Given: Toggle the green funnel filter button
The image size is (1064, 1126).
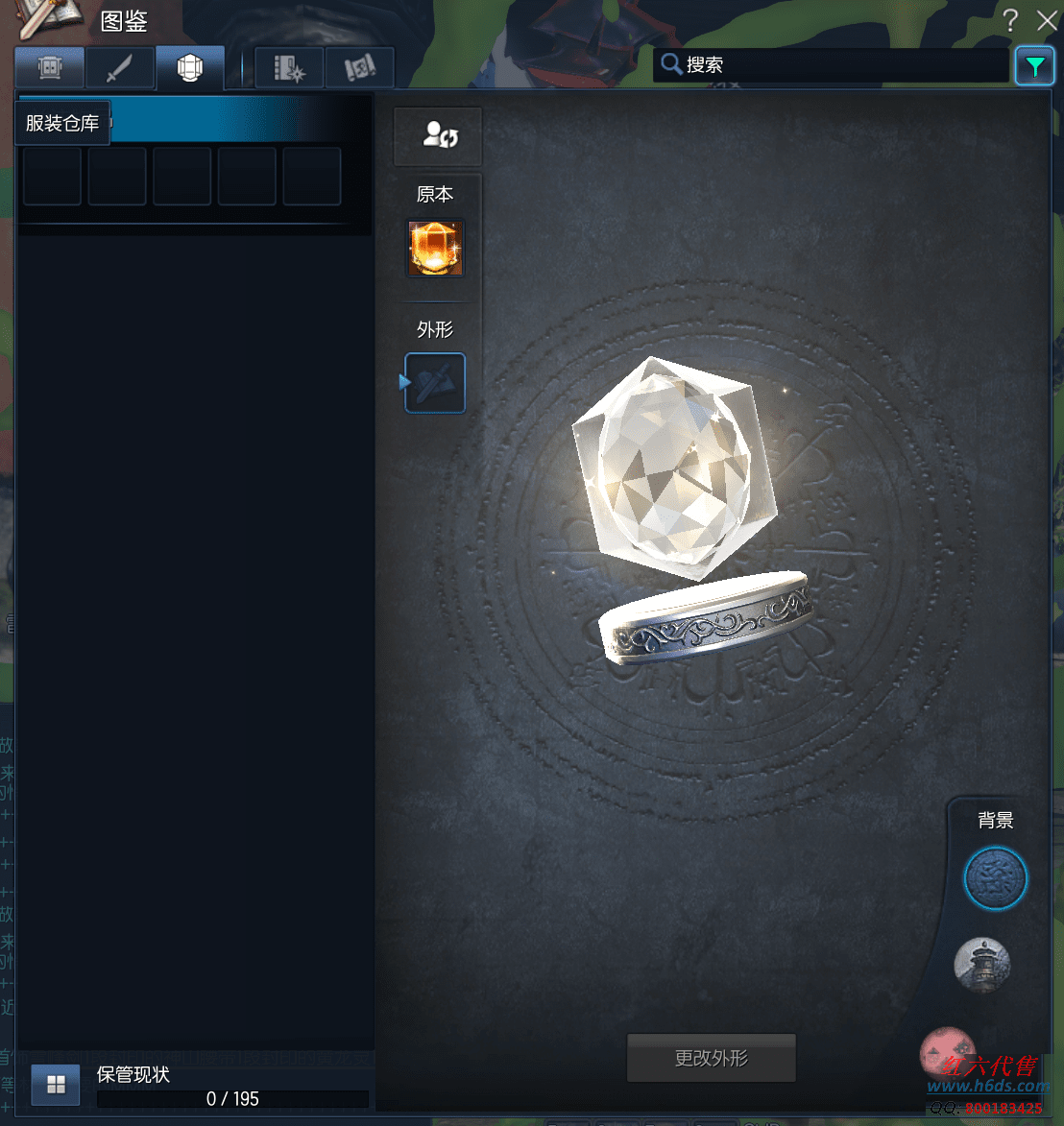Looking at the screenshot, I should pos(1034,66).
